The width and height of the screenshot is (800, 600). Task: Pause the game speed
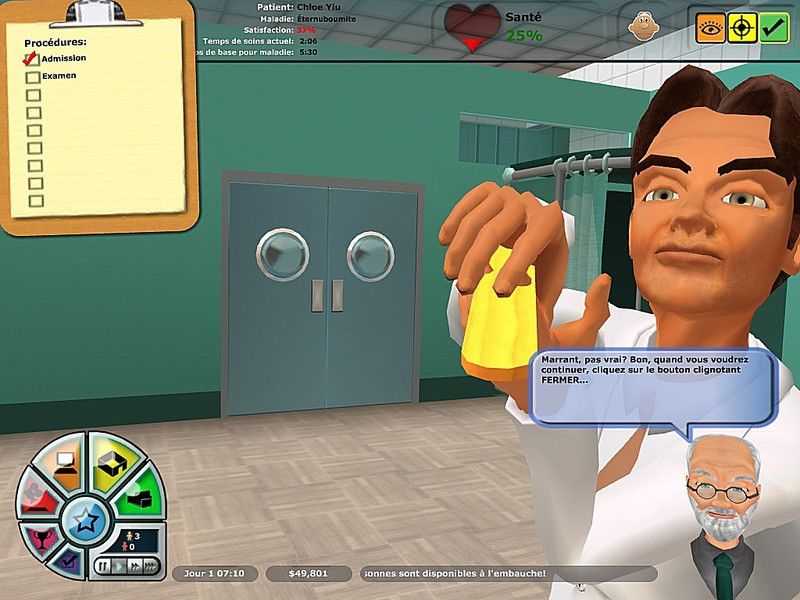click(103, 566)
